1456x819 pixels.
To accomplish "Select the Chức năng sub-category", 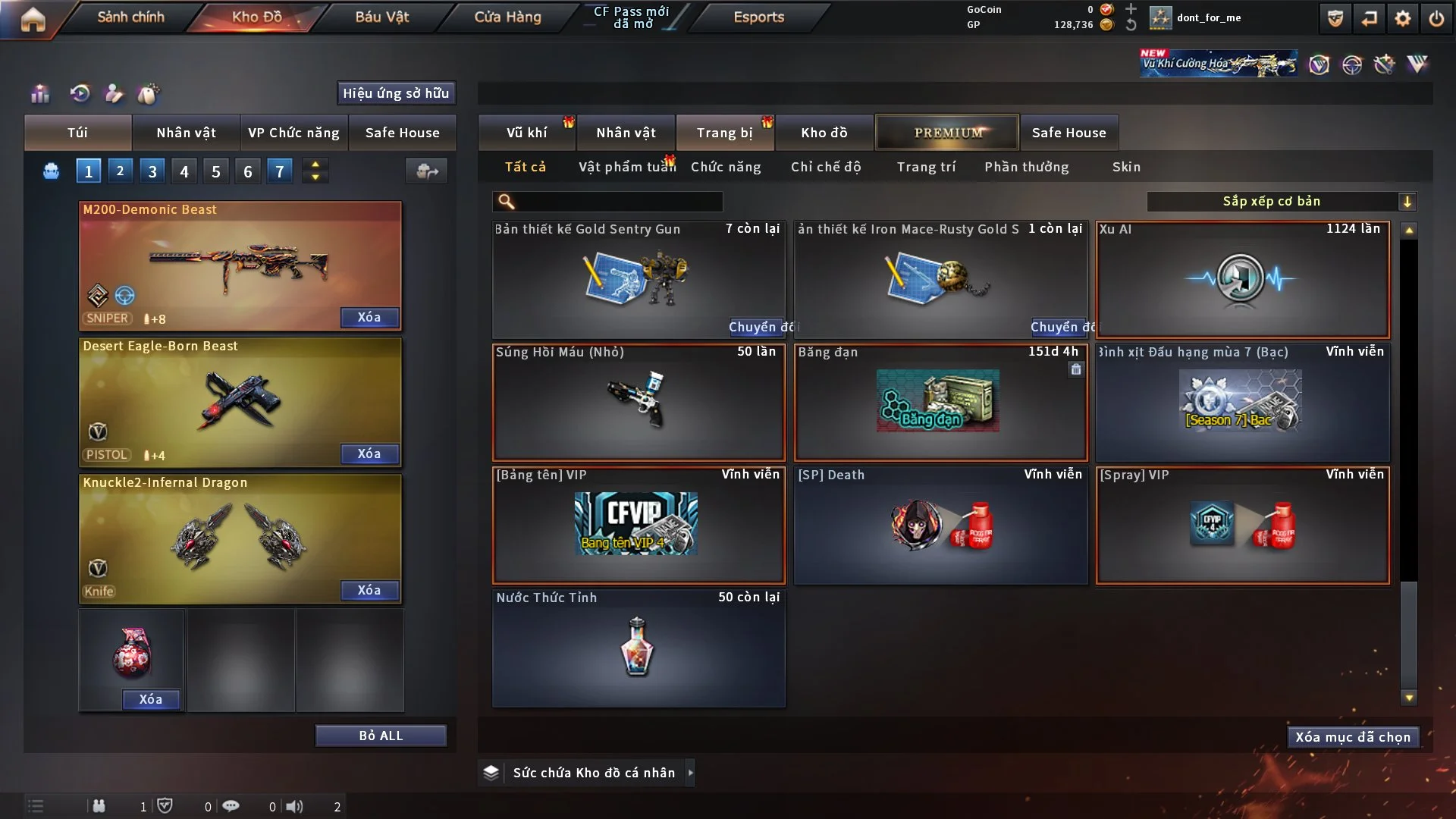I will [726, 167].
